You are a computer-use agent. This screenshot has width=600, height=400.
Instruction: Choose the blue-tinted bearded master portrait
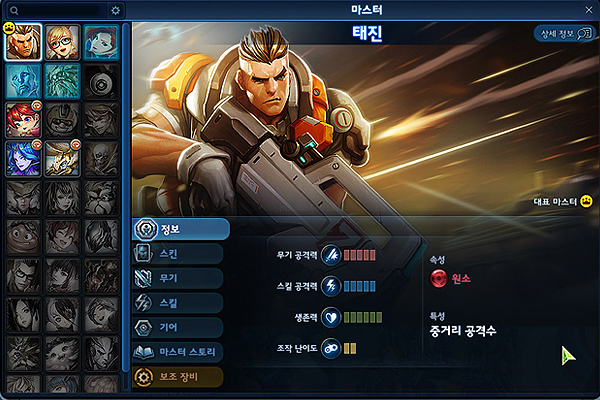[x=62, y=81]
